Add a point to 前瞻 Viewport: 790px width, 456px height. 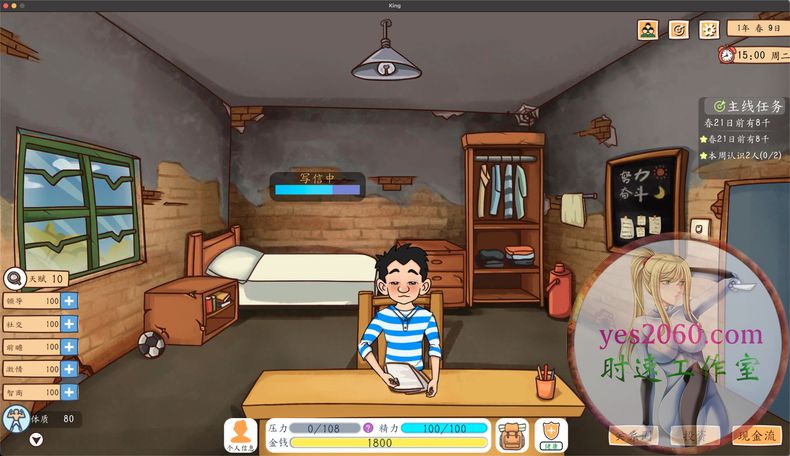pos(69,346)
